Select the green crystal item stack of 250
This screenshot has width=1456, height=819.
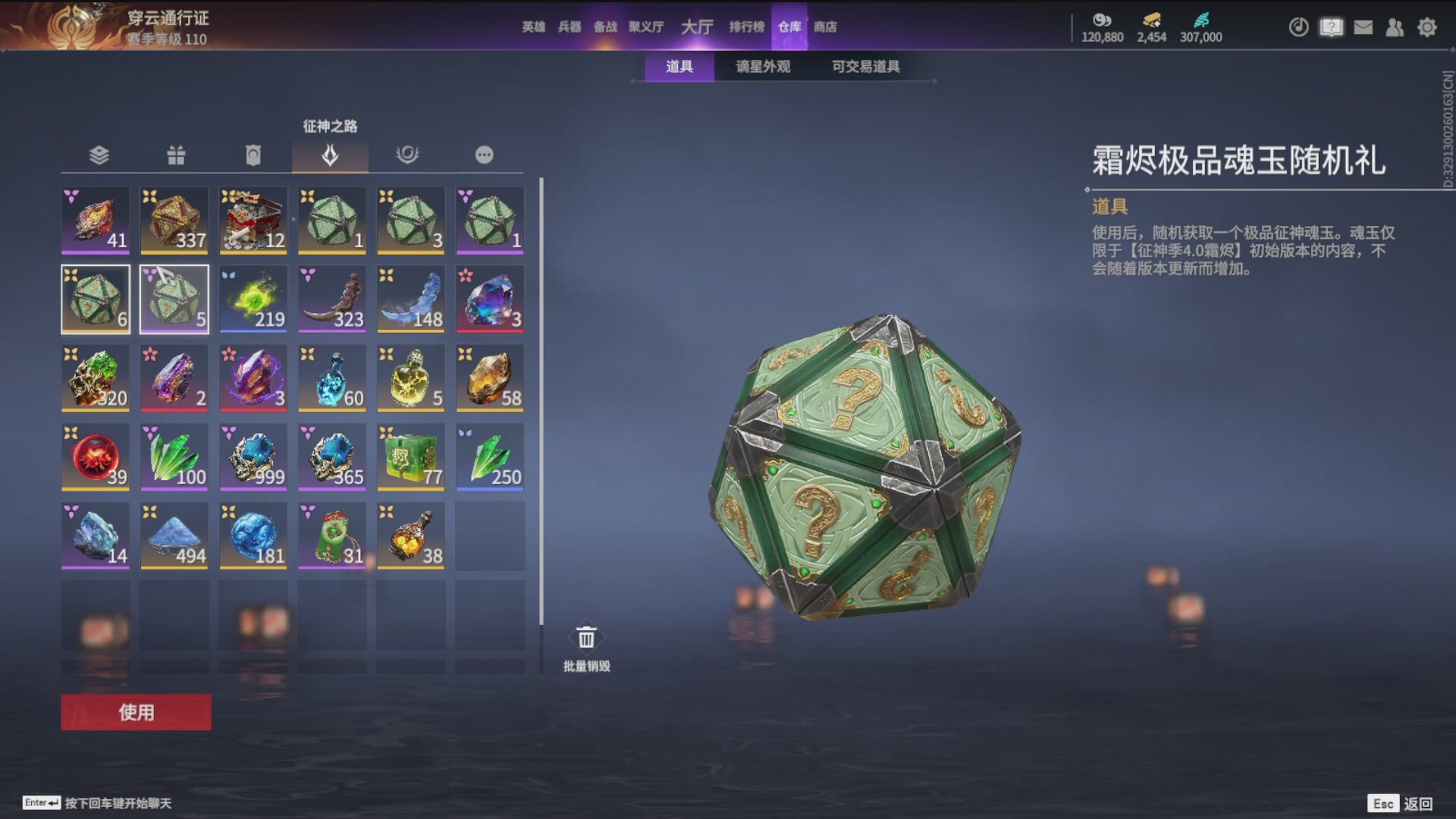click(489, 457)
